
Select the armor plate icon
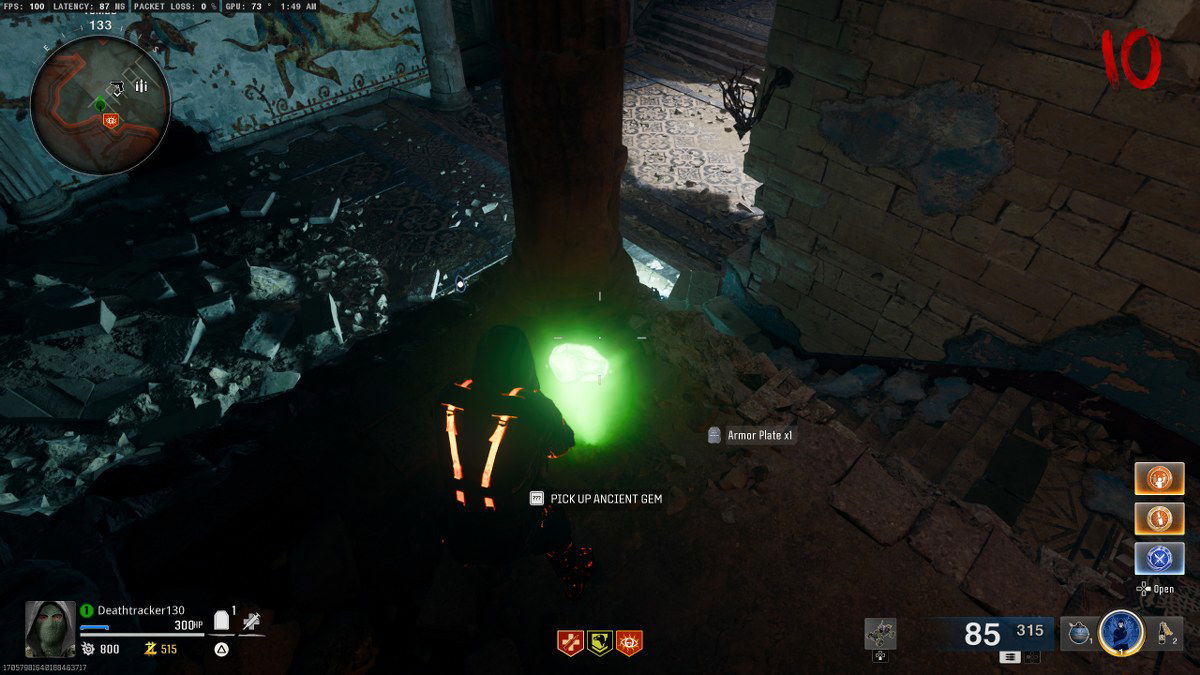click(x=222, y=623)
